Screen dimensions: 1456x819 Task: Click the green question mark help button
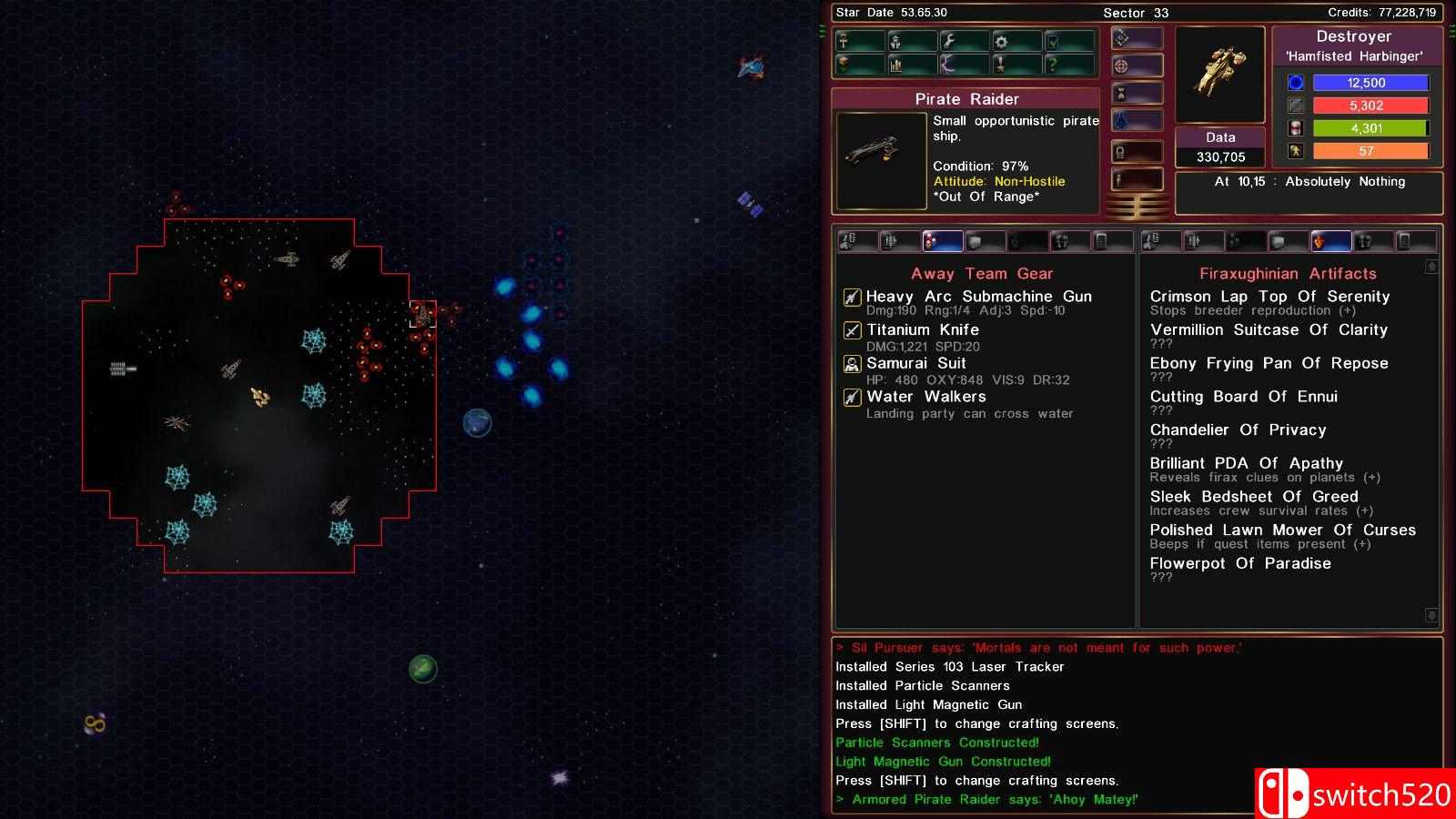(1069, 65)
